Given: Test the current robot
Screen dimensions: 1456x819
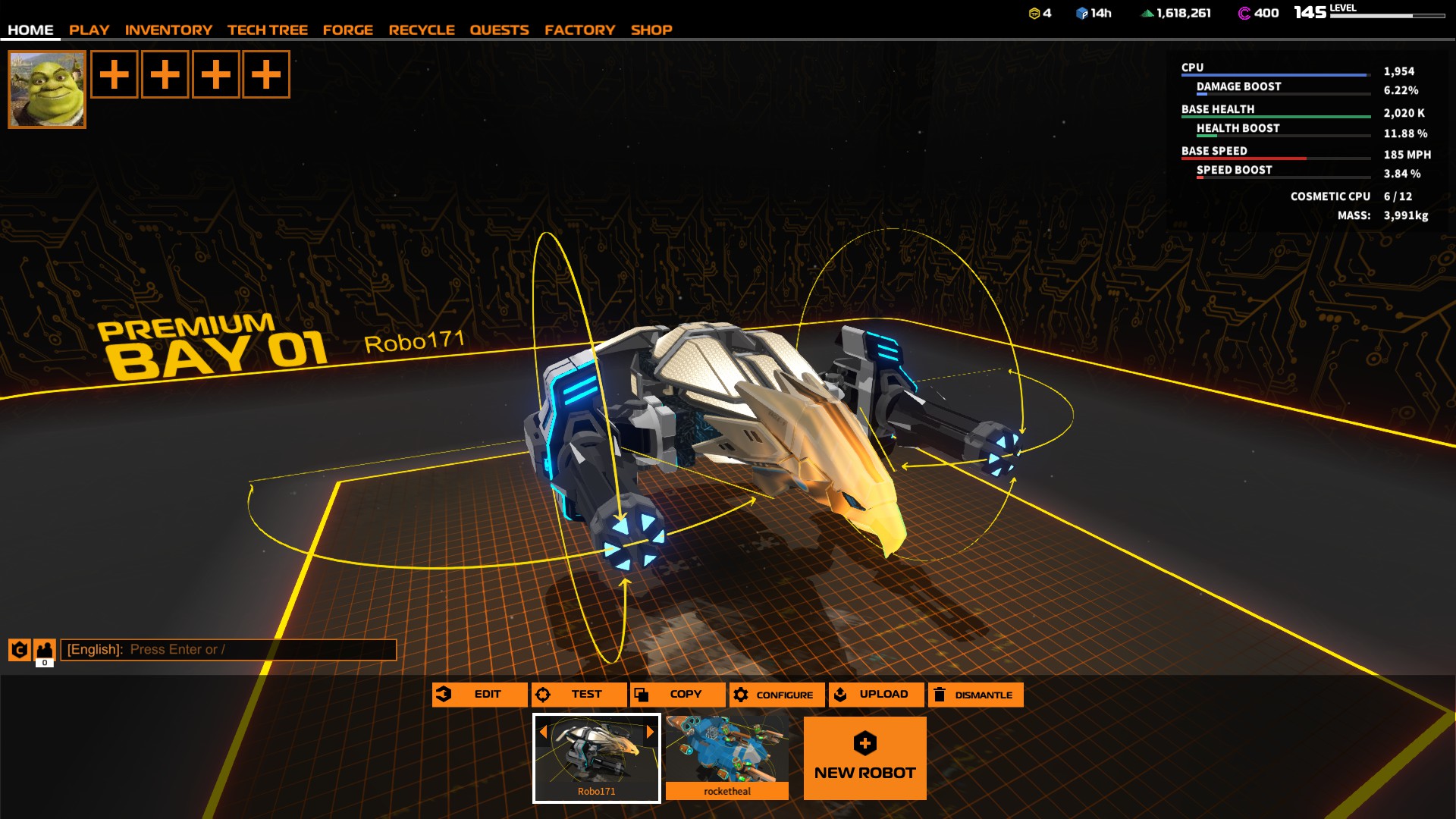Looking at the screenshot, I should pyautogui.click(x=579, y=695).
